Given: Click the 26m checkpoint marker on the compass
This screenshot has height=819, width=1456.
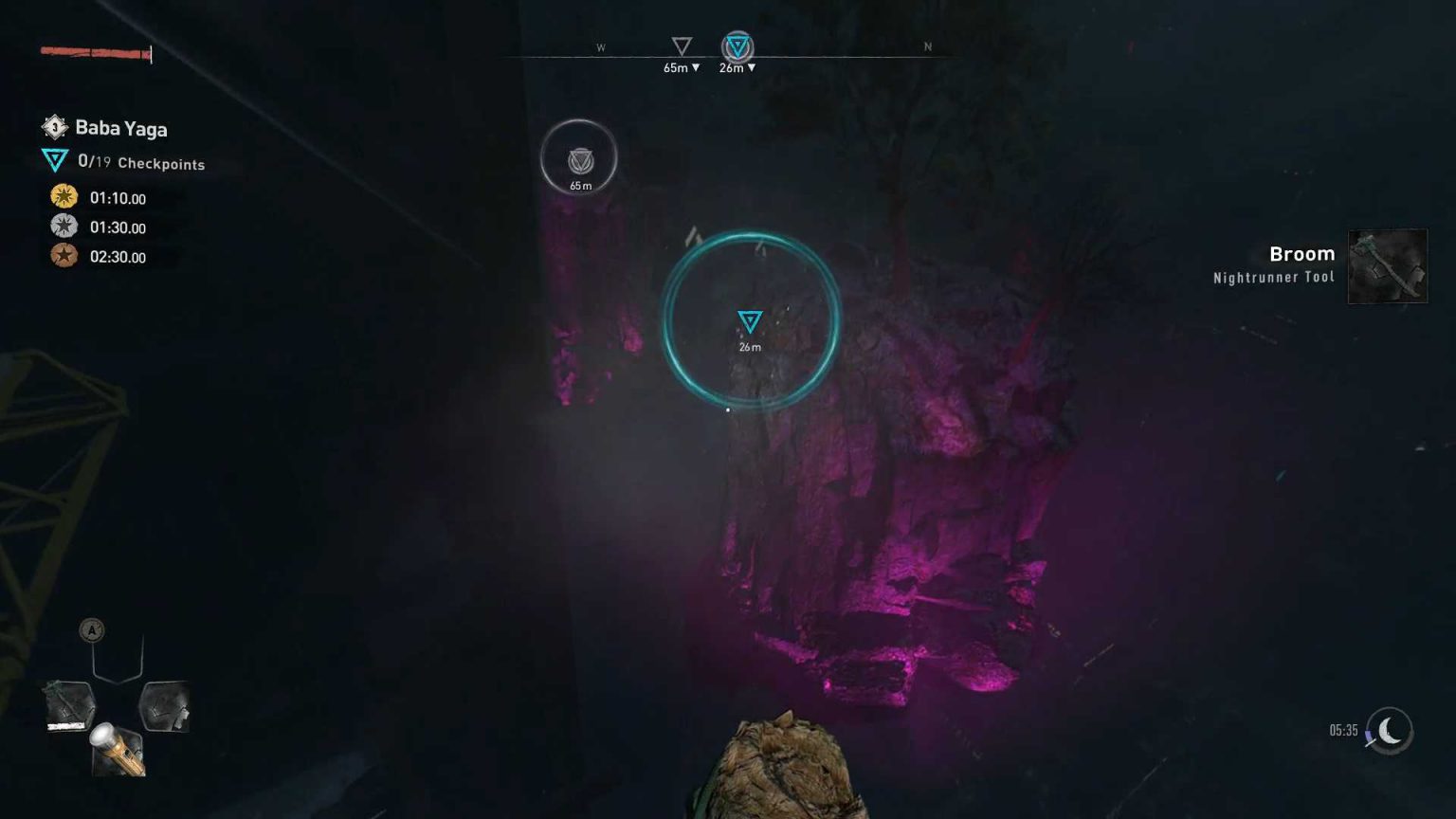Looking at the screenshot, I should tap(737, 44).
